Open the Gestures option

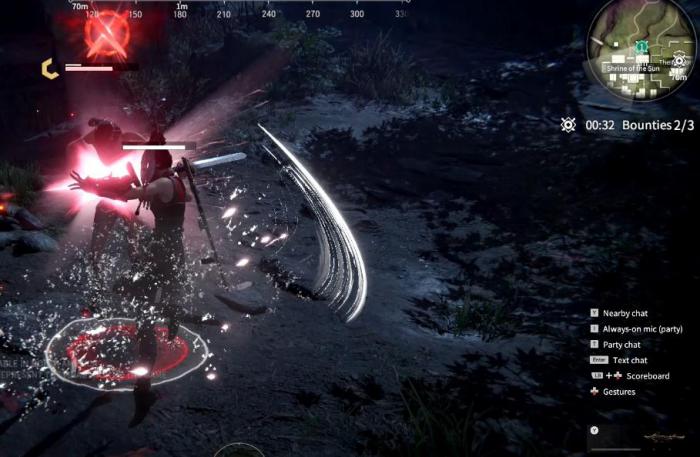coord(618,392)
